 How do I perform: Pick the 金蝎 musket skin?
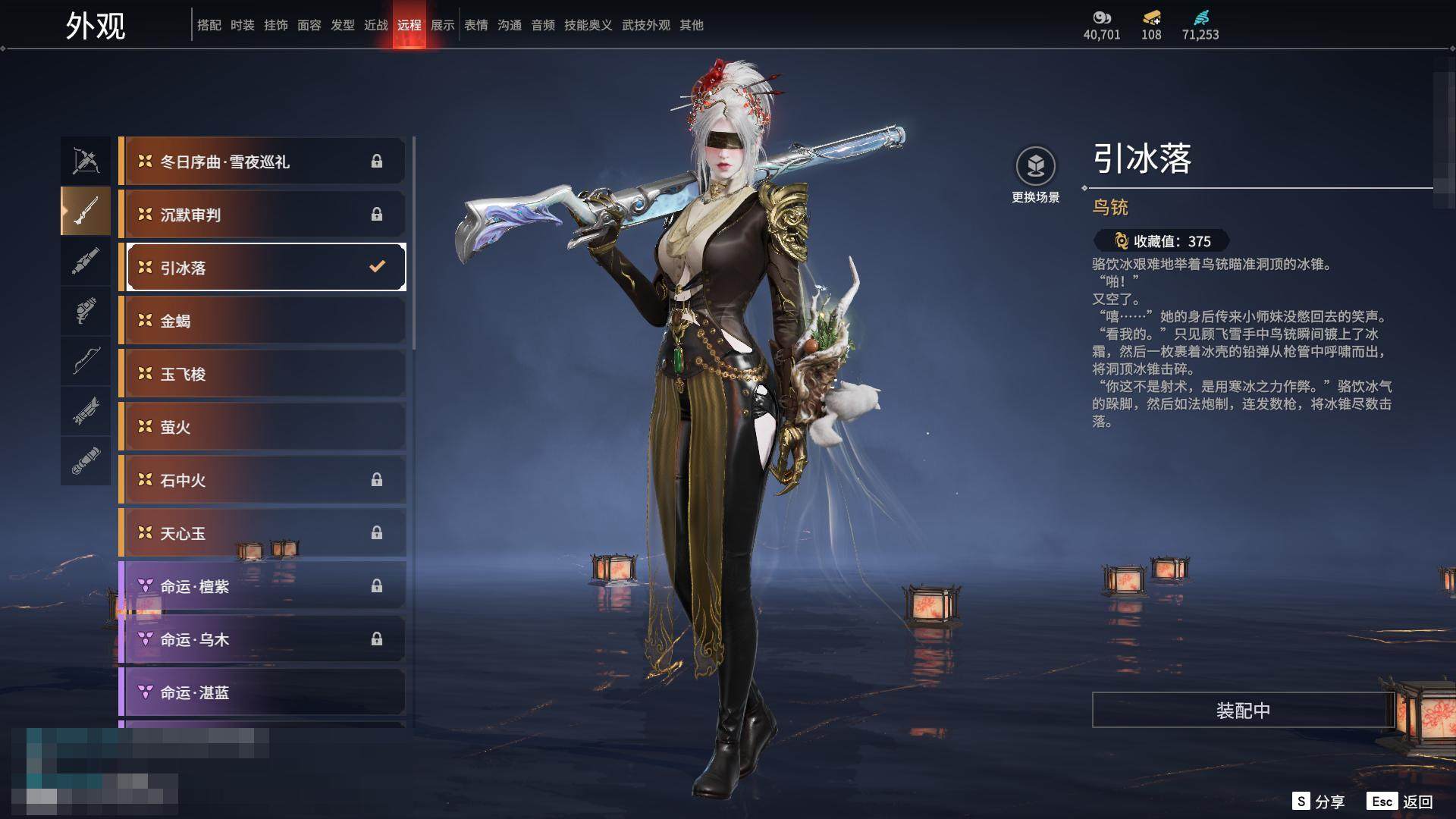[x=262, y=321]
